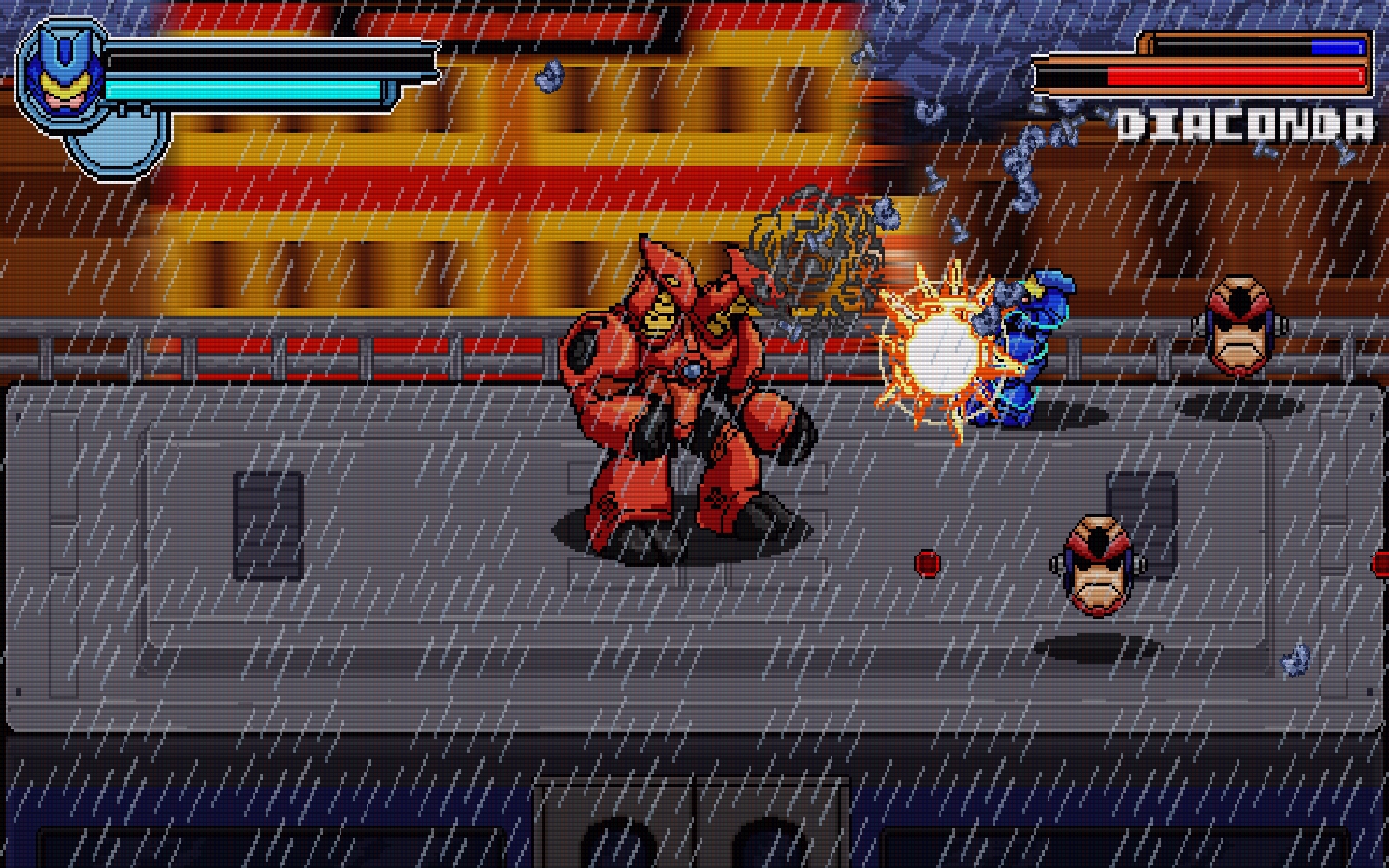Click the DIACONDA name label
The height and width of the screenshot is (868, 1389).
pyautogui.click(x=1247, y=121)
